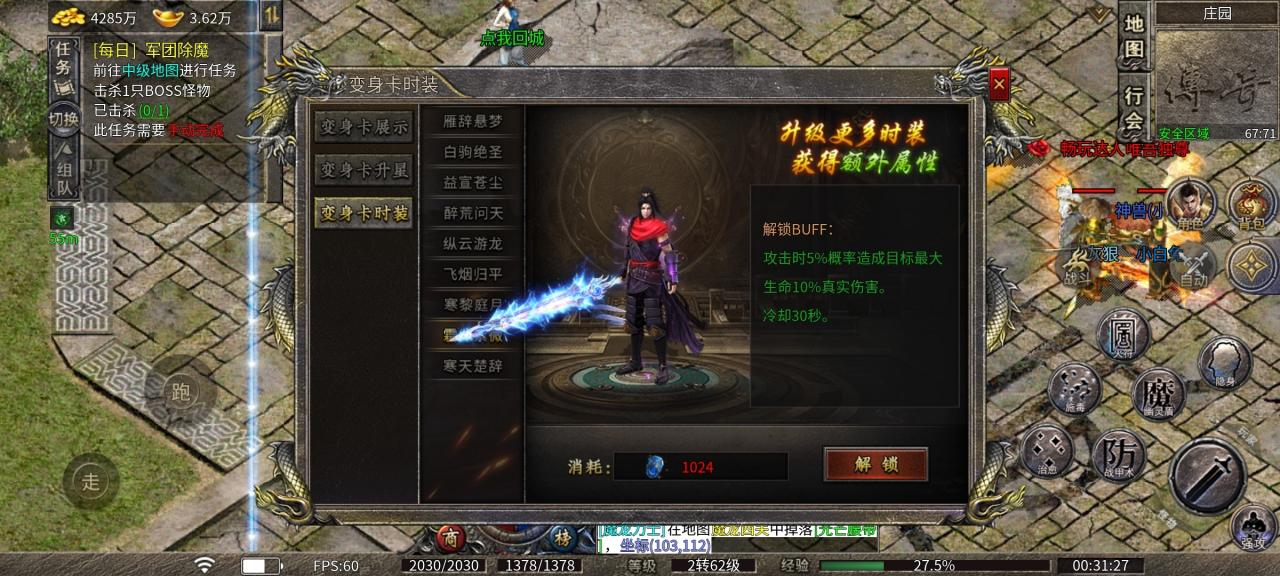Pick the 益宣苍尘 costume entry

click(x=473, y=183)
